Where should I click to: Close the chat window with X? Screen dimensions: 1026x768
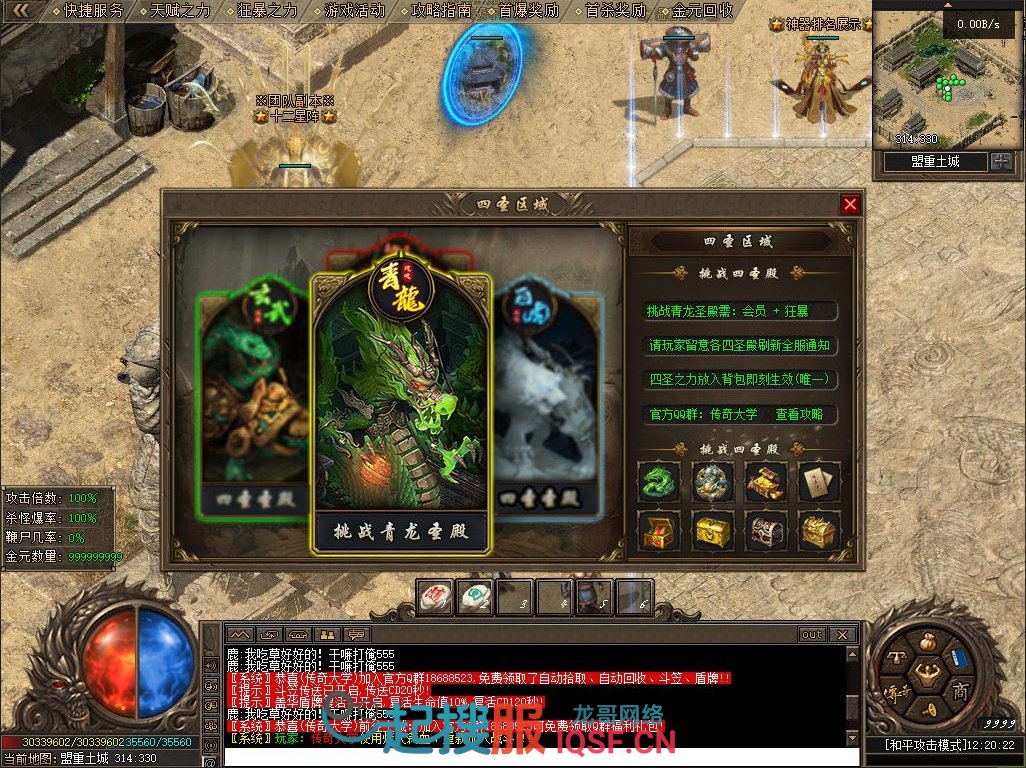(x=845, y=635)
